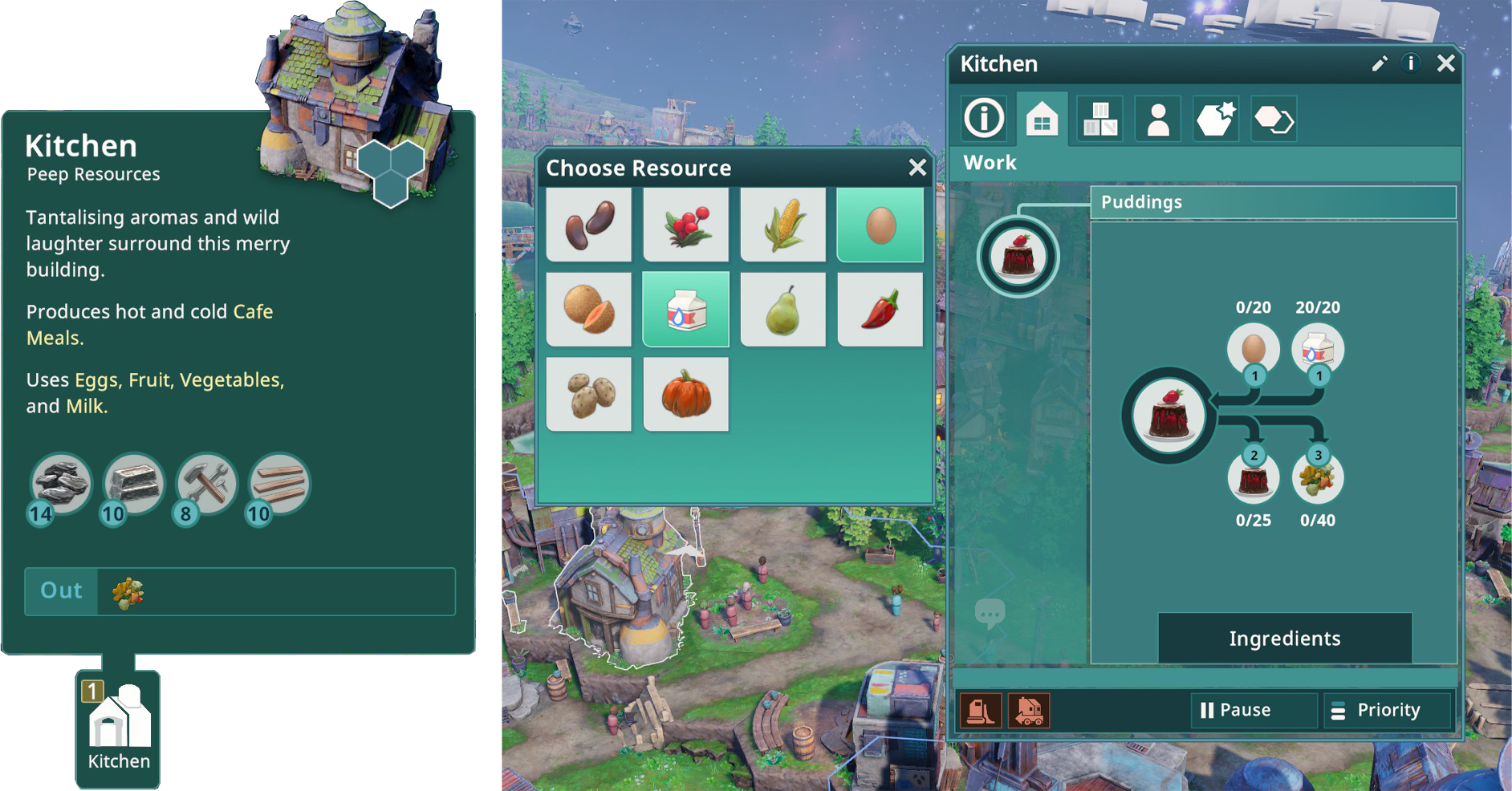Screen dimensions: 1512x791
Task: Pause the Kitchen production
Action: point(1236,710)
